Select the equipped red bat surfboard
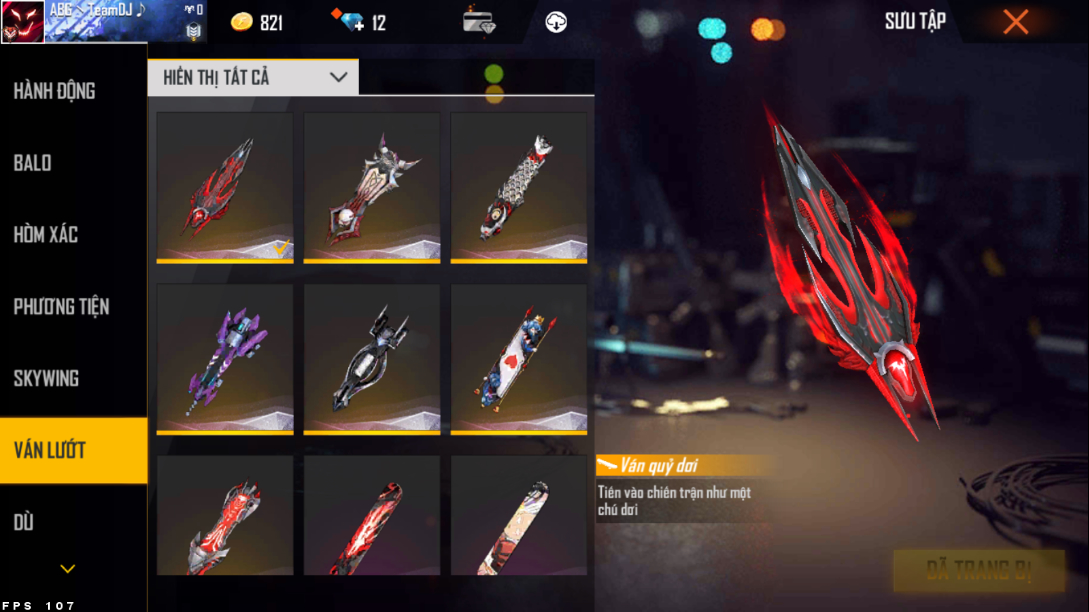The height and width of the screenshot is (612, 1089). click(224, 187)
